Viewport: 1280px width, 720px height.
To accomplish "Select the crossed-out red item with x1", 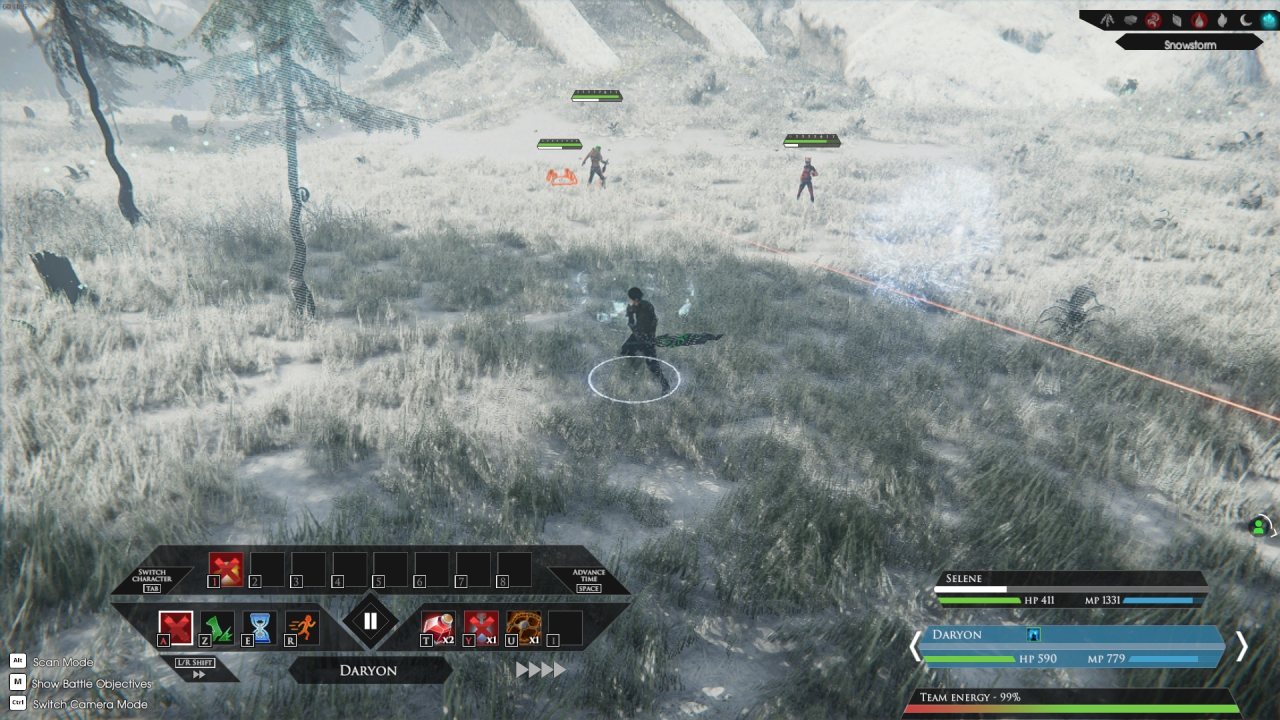I will [481, 627].
